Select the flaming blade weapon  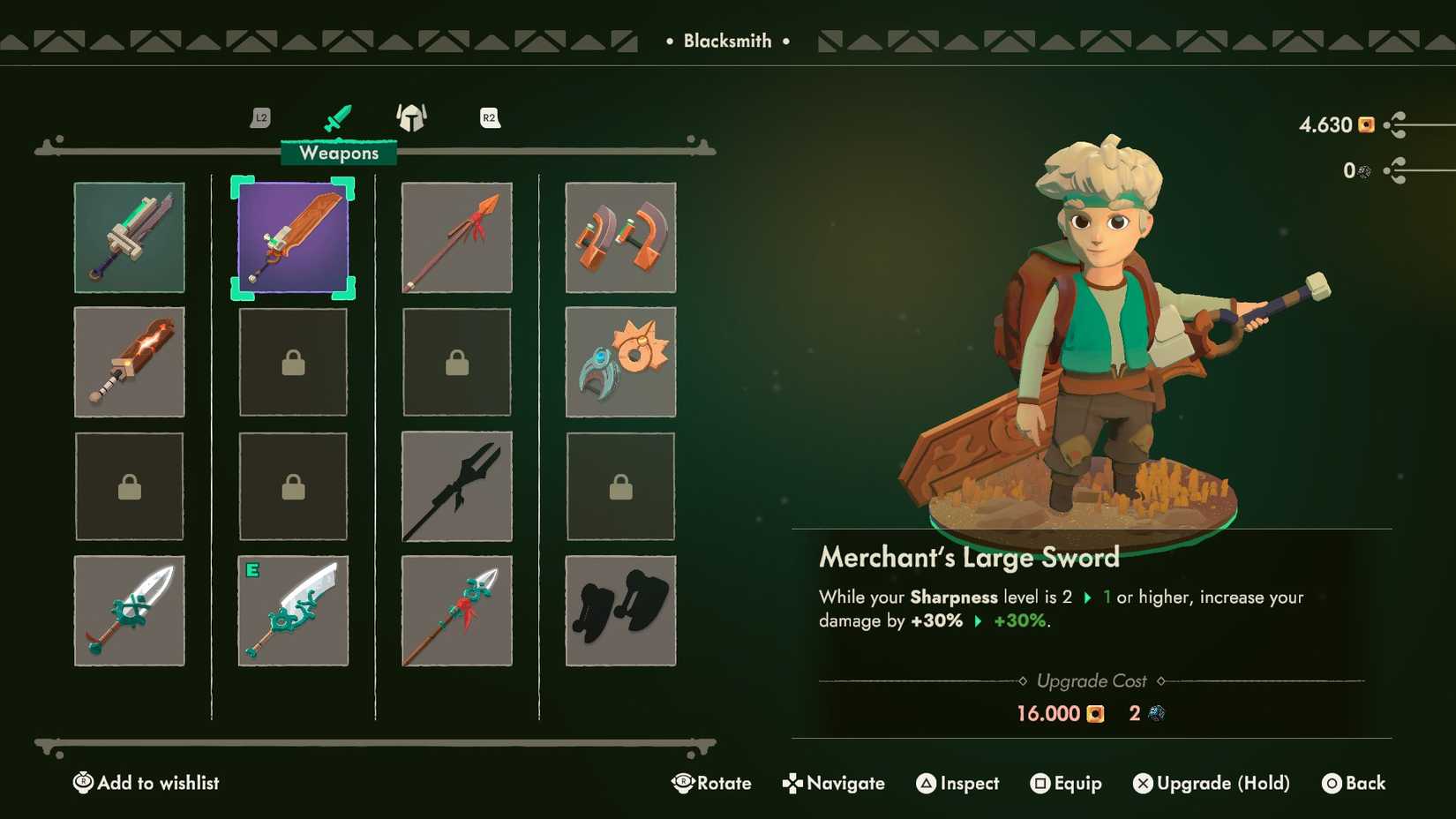(x=130, y=362)
